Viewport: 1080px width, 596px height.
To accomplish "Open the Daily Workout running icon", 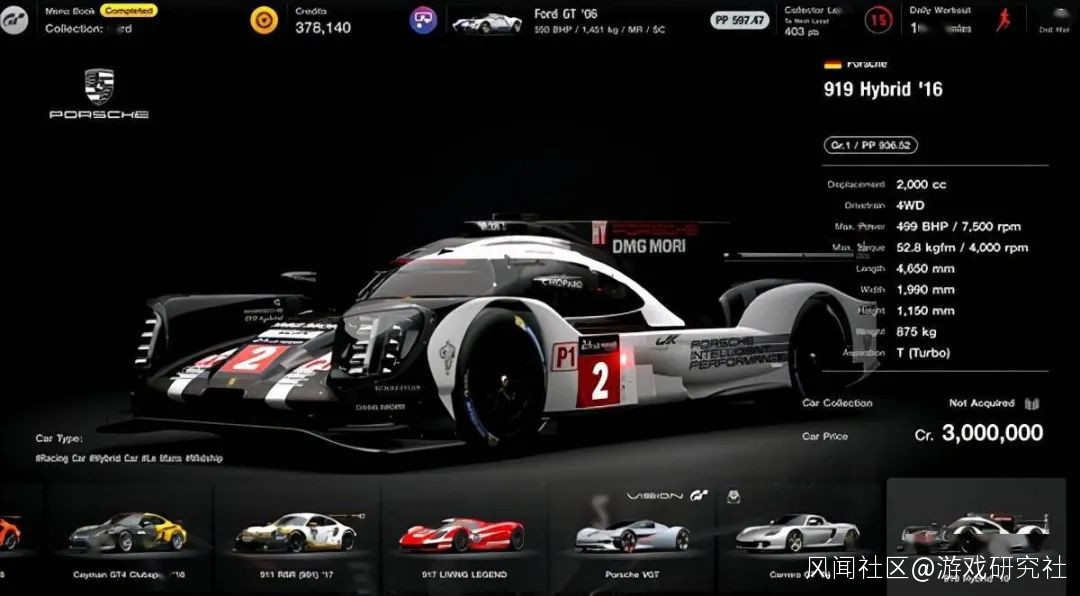I will pos(1003,19).
